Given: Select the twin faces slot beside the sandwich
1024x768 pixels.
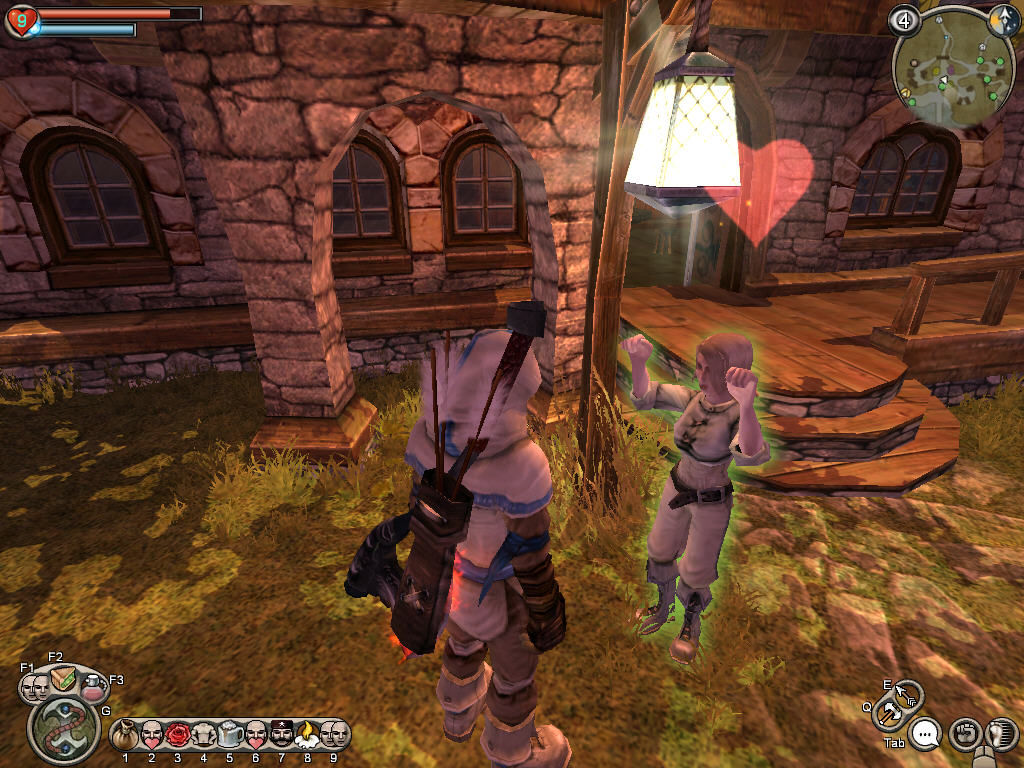Looking at the screenshot, I should (36, 687).
